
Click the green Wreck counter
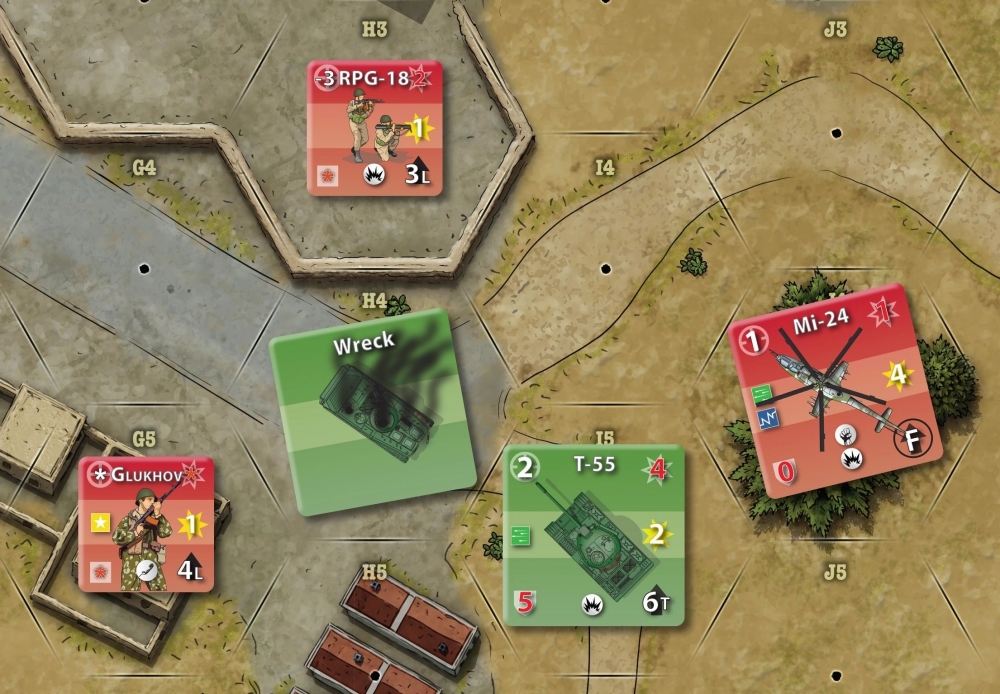[x=372, y=412]
